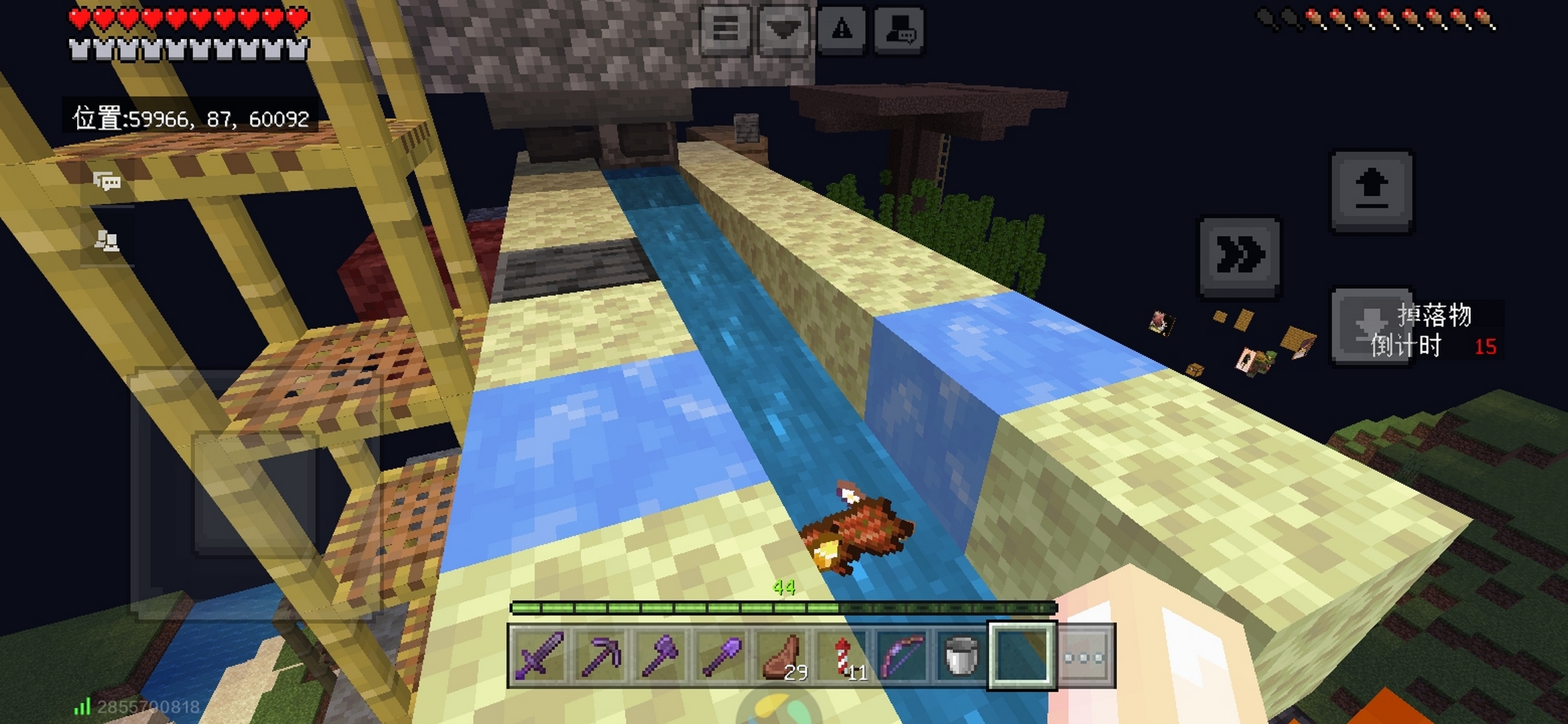The width and height of the screenshot is (1568, 724).
Task: Choose the cooked meat stack of 29
Action: [782, 656]
